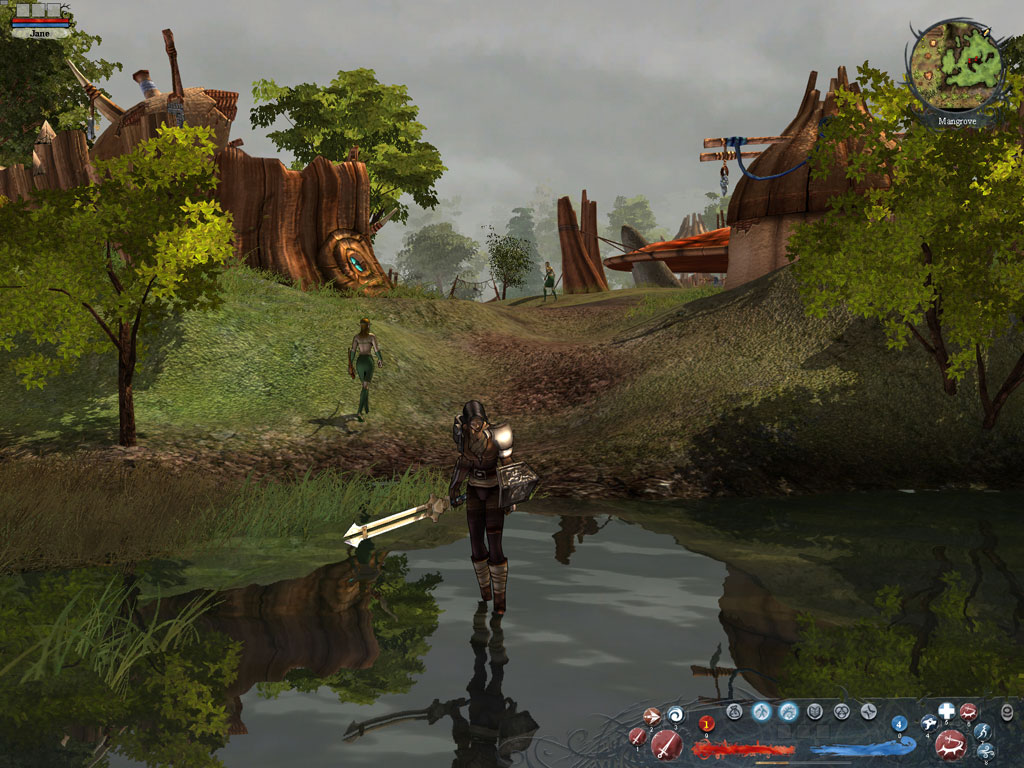
Task: Use the blue mana potion counter
Action: pos(899,723)
